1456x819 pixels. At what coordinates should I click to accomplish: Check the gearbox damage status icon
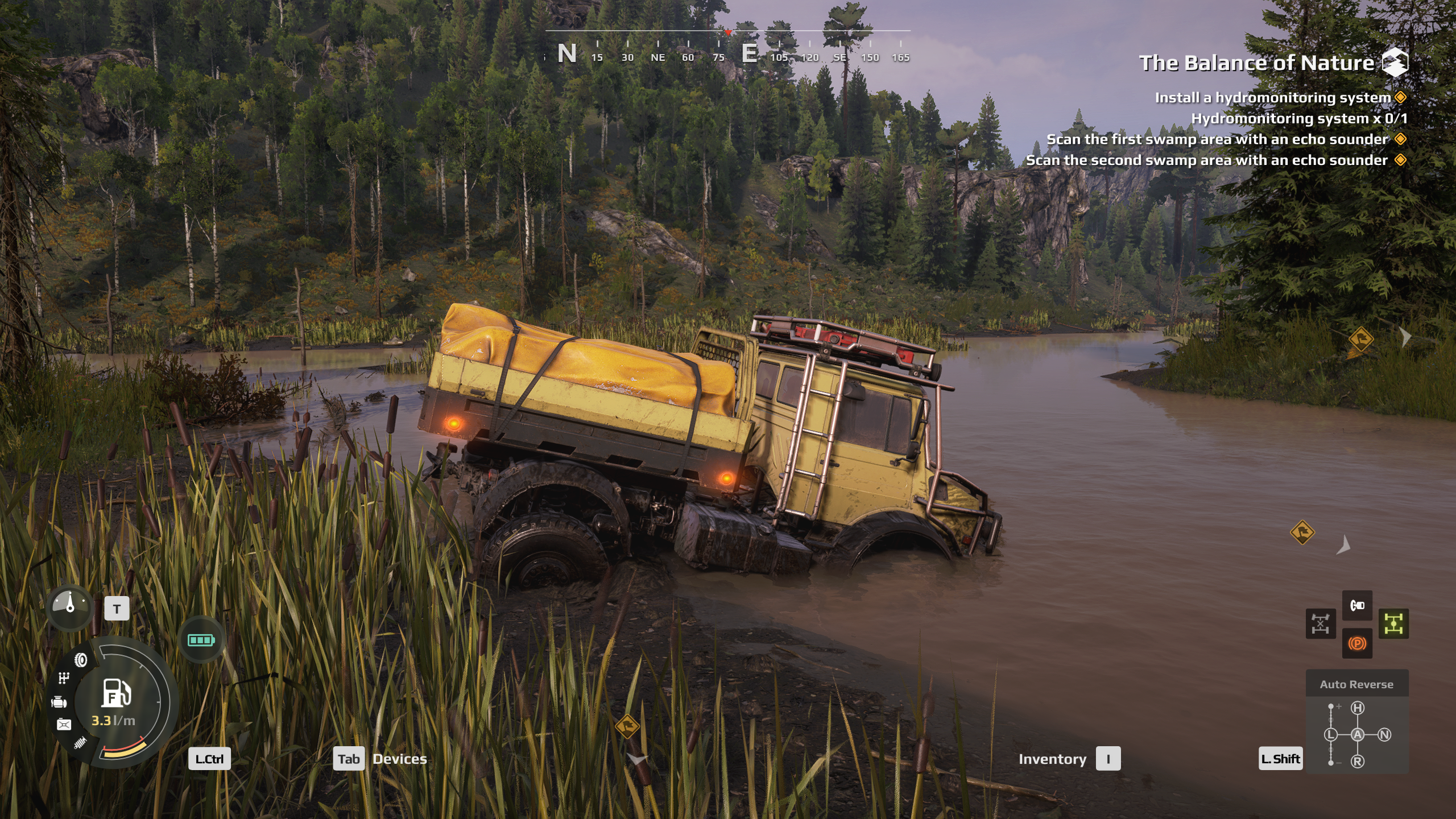64,678
